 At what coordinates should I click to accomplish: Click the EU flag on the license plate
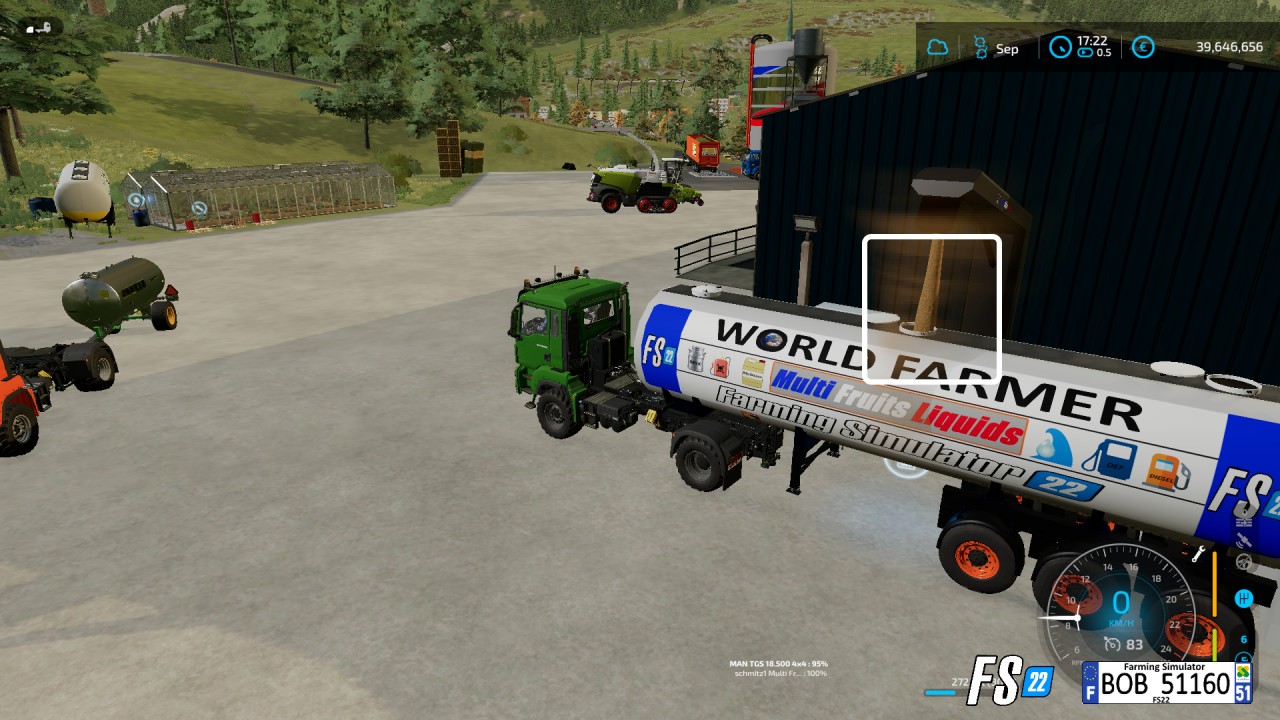[1091, 678]
